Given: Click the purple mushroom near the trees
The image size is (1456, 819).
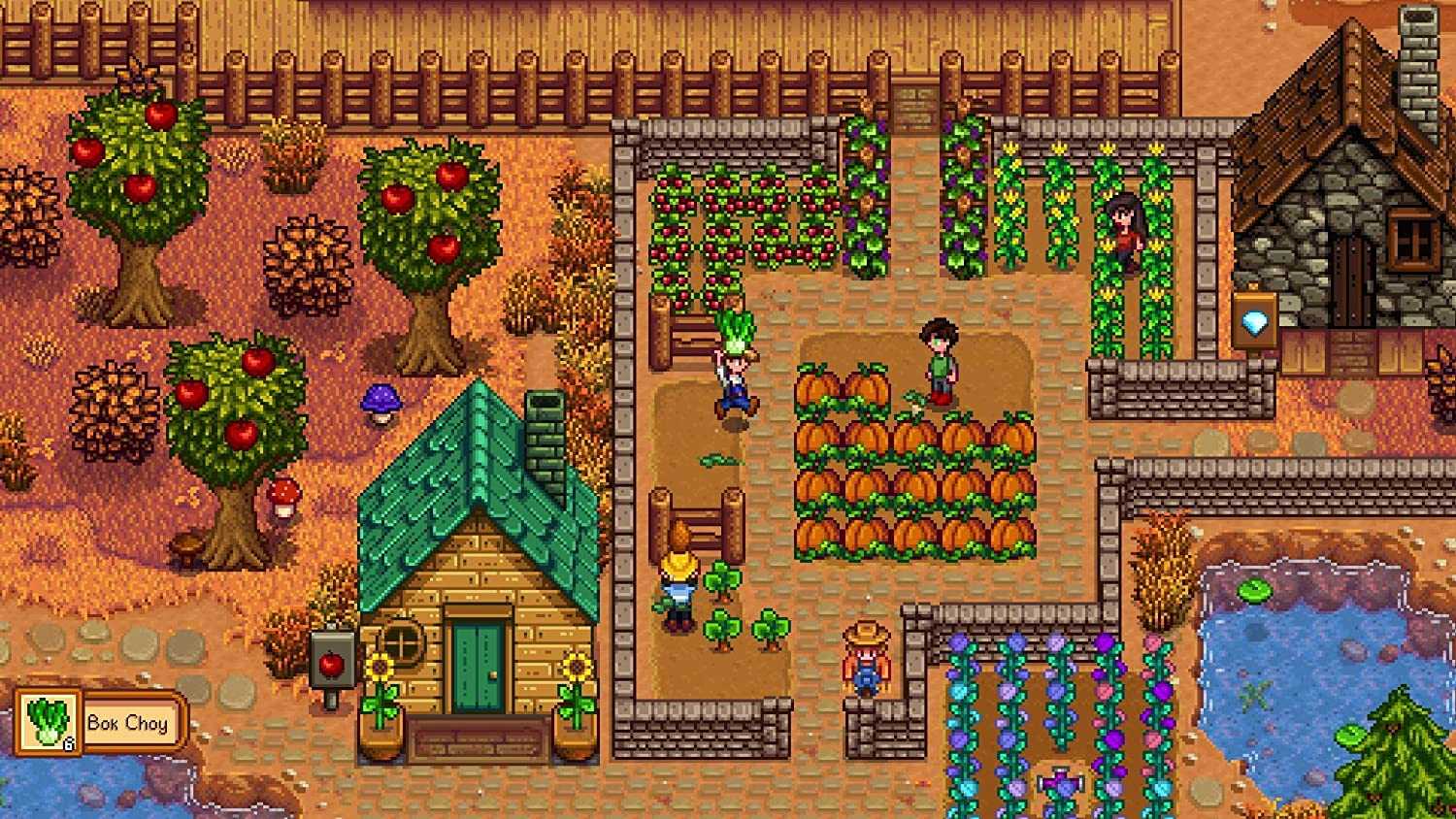Looking at the screenshot, I should (x=380, y=398).
